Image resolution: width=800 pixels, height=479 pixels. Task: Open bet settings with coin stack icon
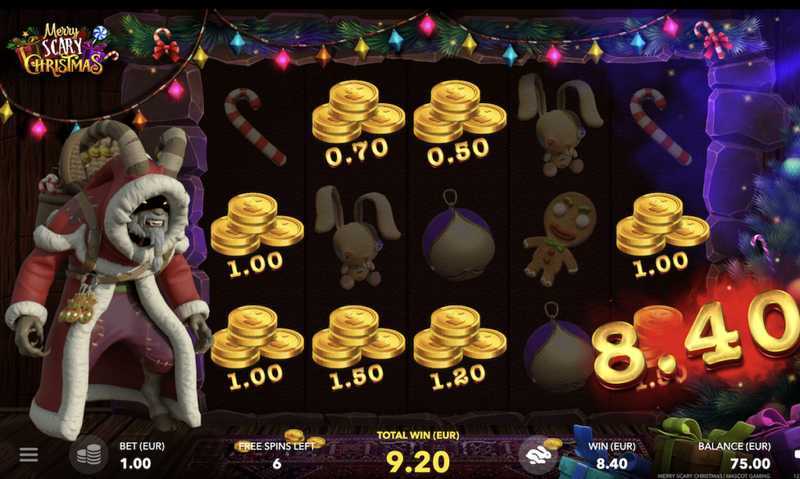[88, 455]
